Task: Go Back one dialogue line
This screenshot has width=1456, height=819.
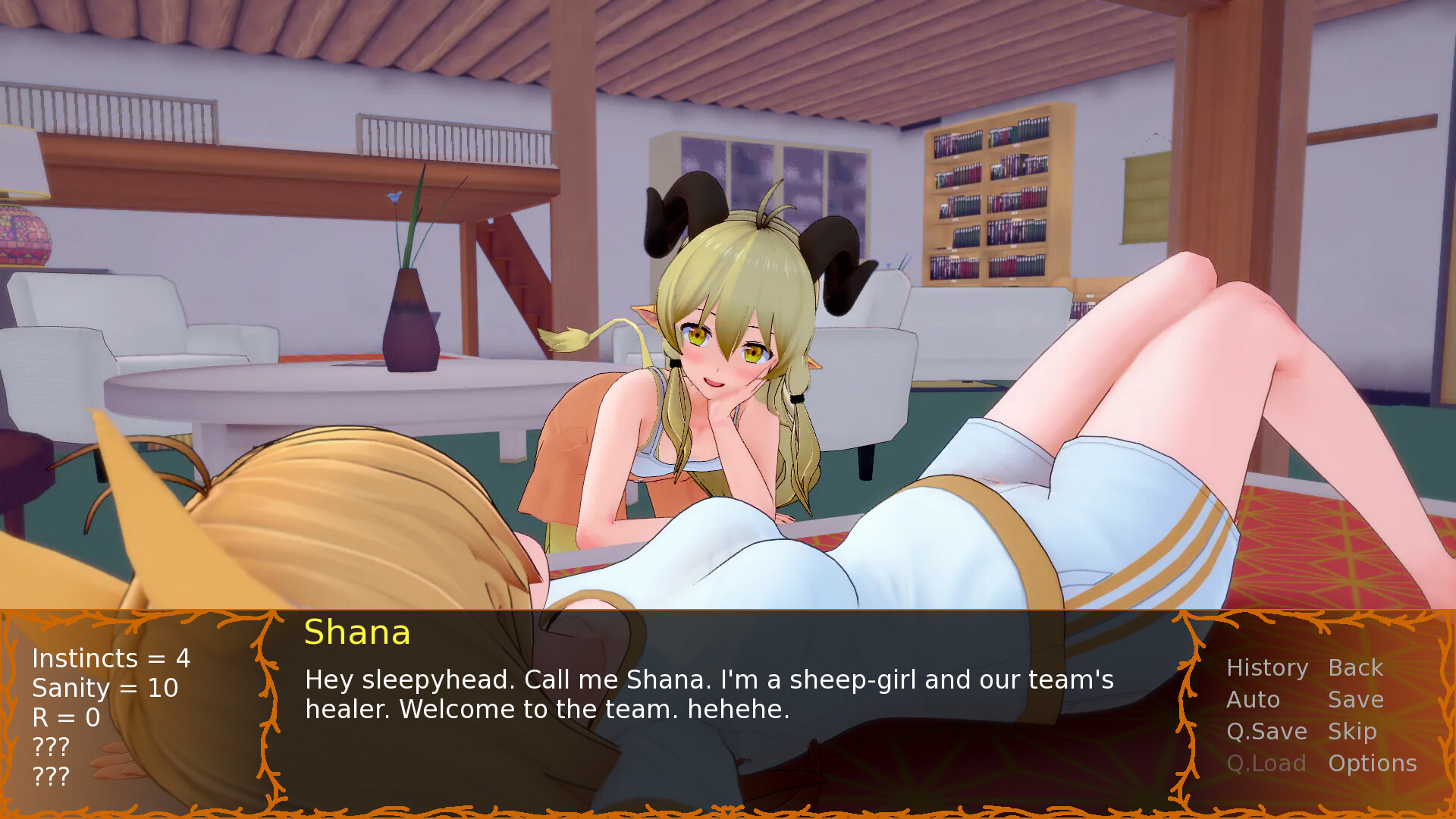Action: click(1355, 668)
